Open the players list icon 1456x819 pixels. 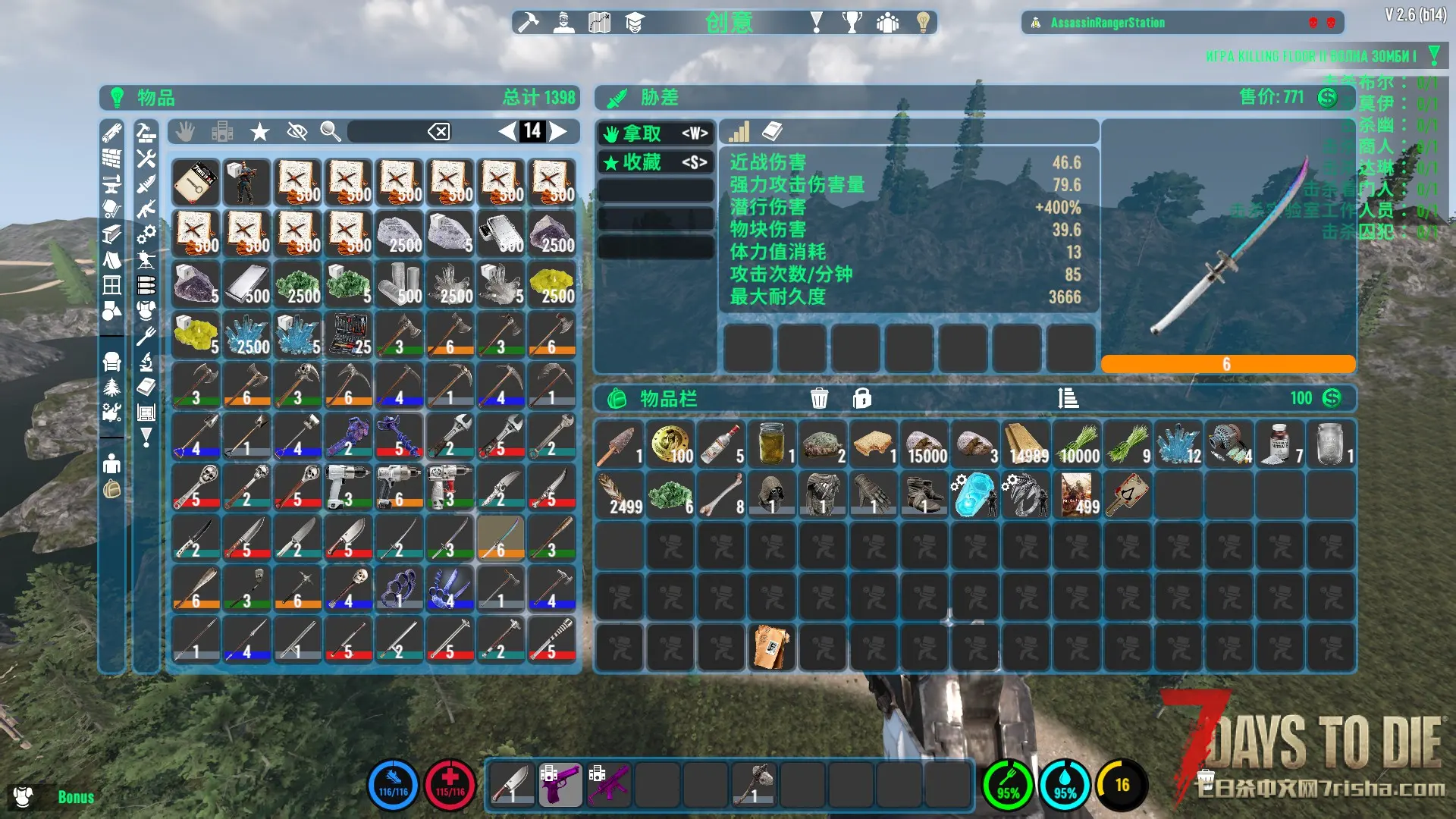pyautogui.click(x=887, y=23)
